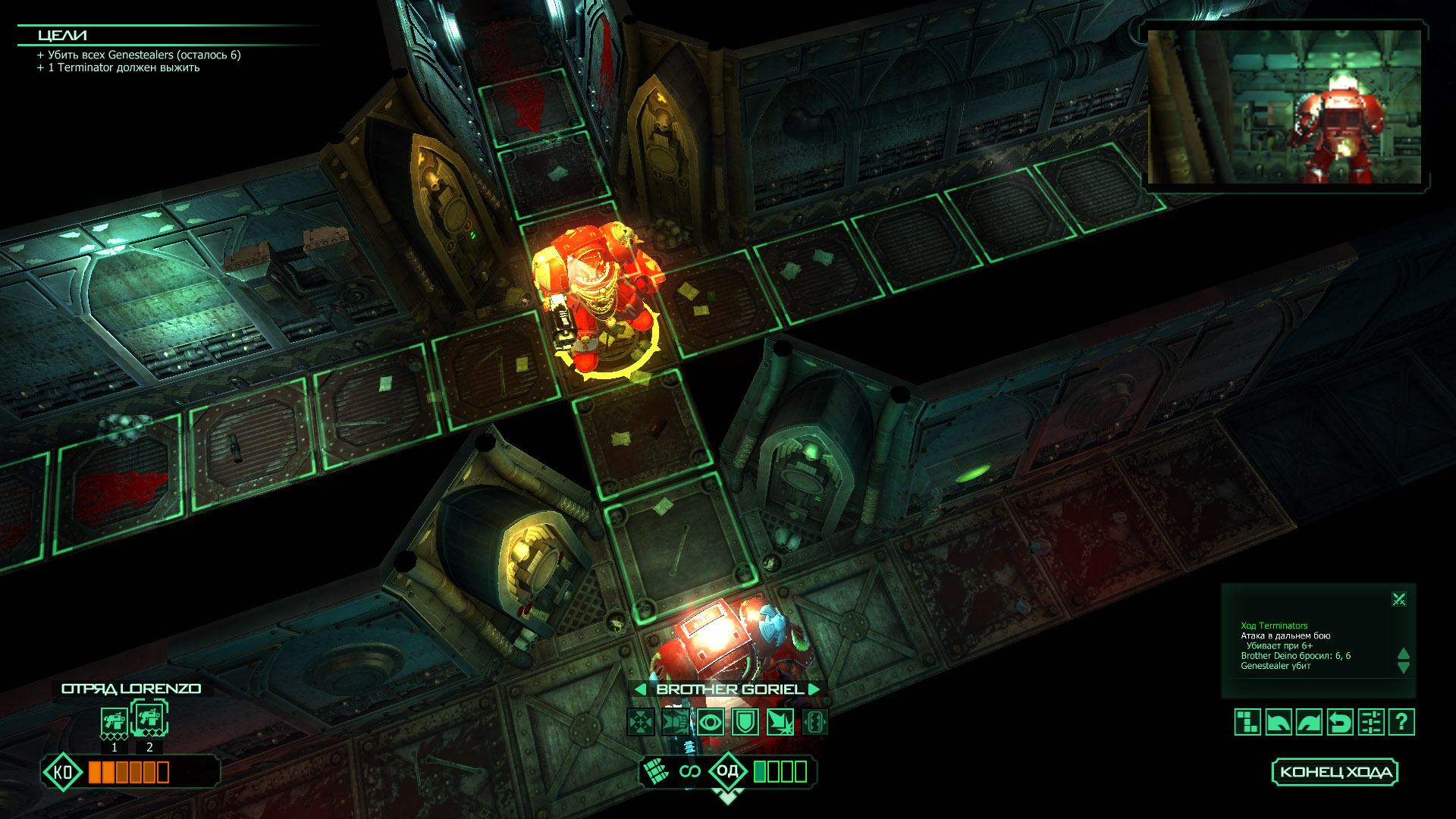Select squad member number 2

click(x=149, y=719)
